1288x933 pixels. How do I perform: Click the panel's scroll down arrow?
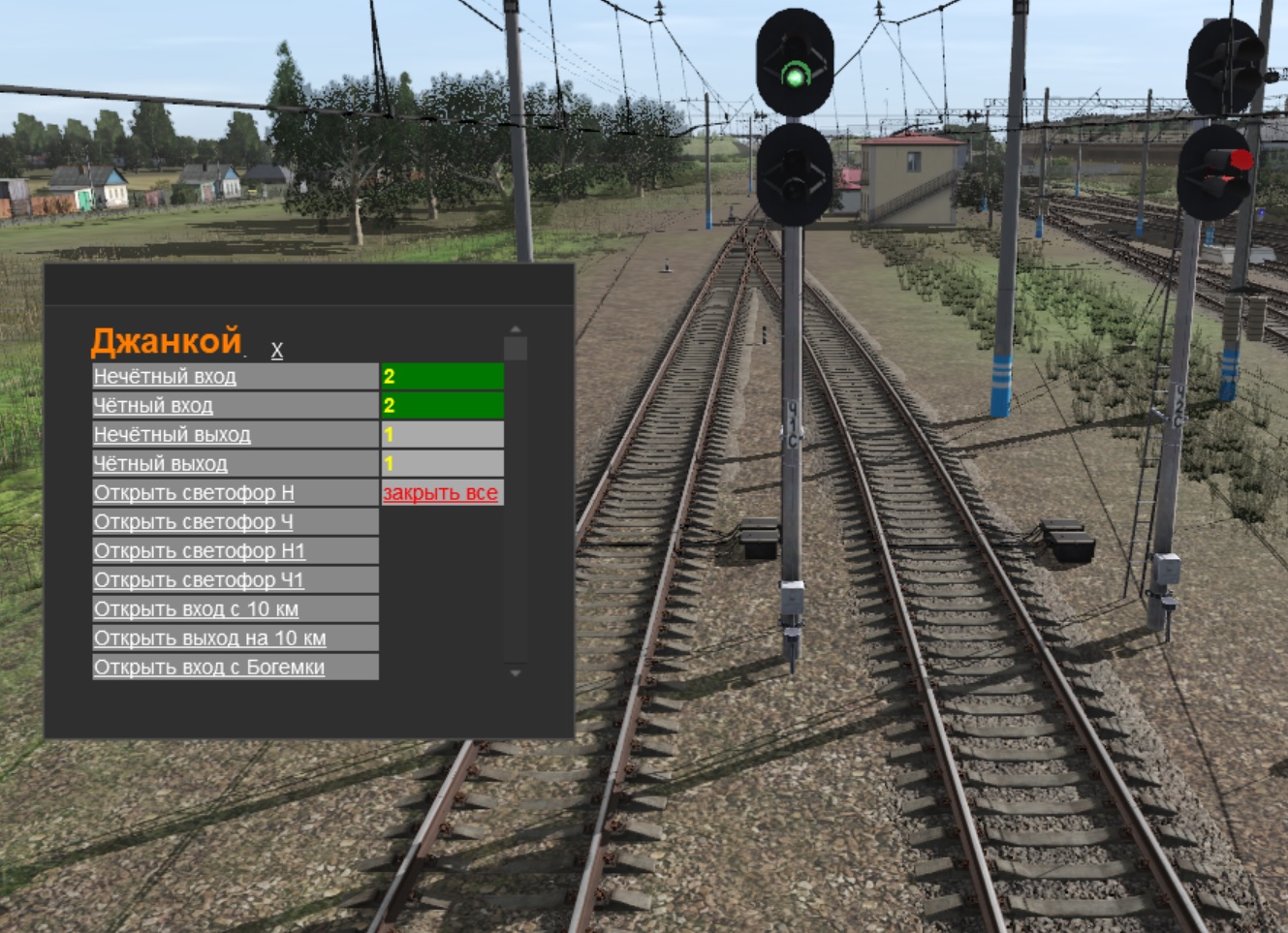pyautogui.click(x=516, y=672)
